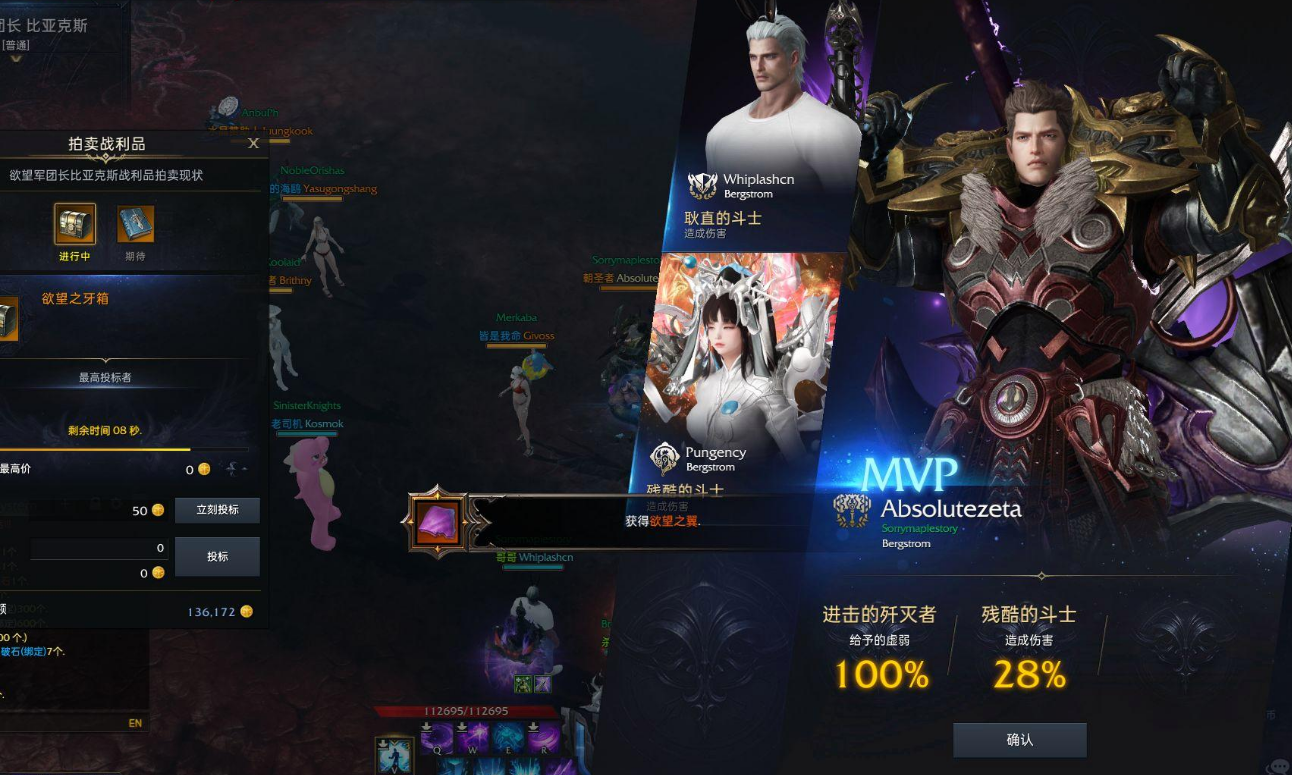The height and width of the screenshot is (775, 1292).
Task: Click 确认 to confirm the MVP screen
Action: coord(1020,740)
